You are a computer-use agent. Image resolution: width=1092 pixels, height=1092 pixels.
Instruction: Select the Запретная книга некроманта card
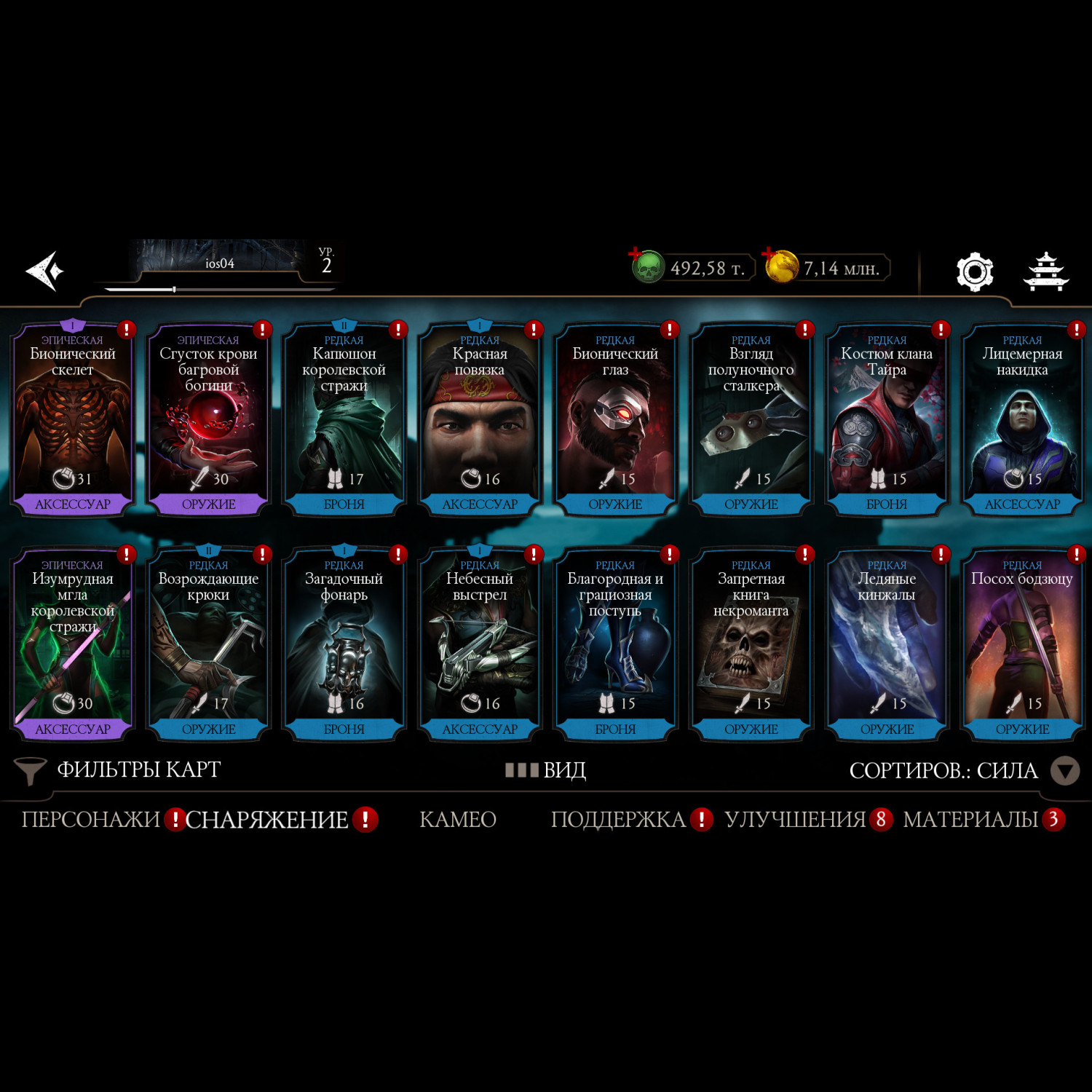click(x=751, y=644)
